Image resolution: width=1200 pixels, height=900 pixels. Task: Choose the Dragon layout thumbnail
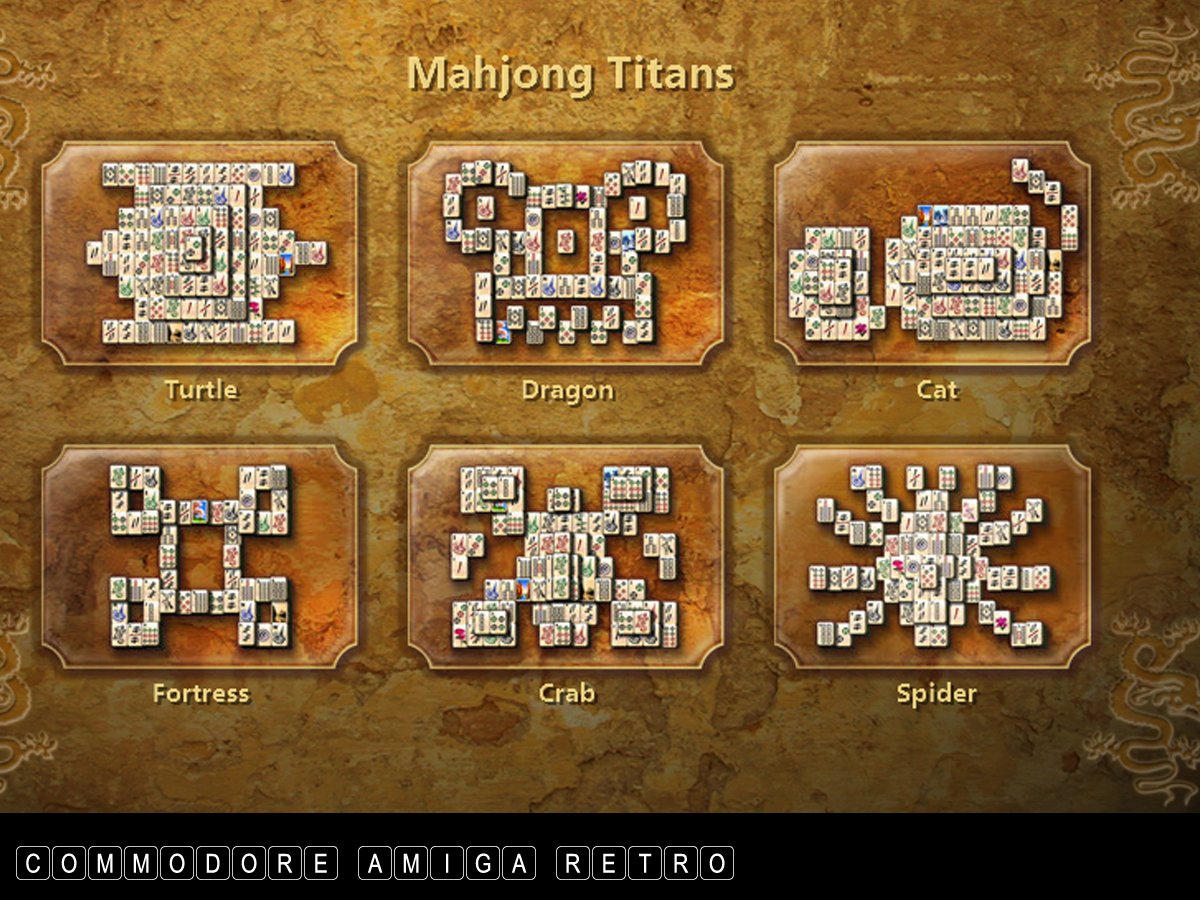(566, 253)
